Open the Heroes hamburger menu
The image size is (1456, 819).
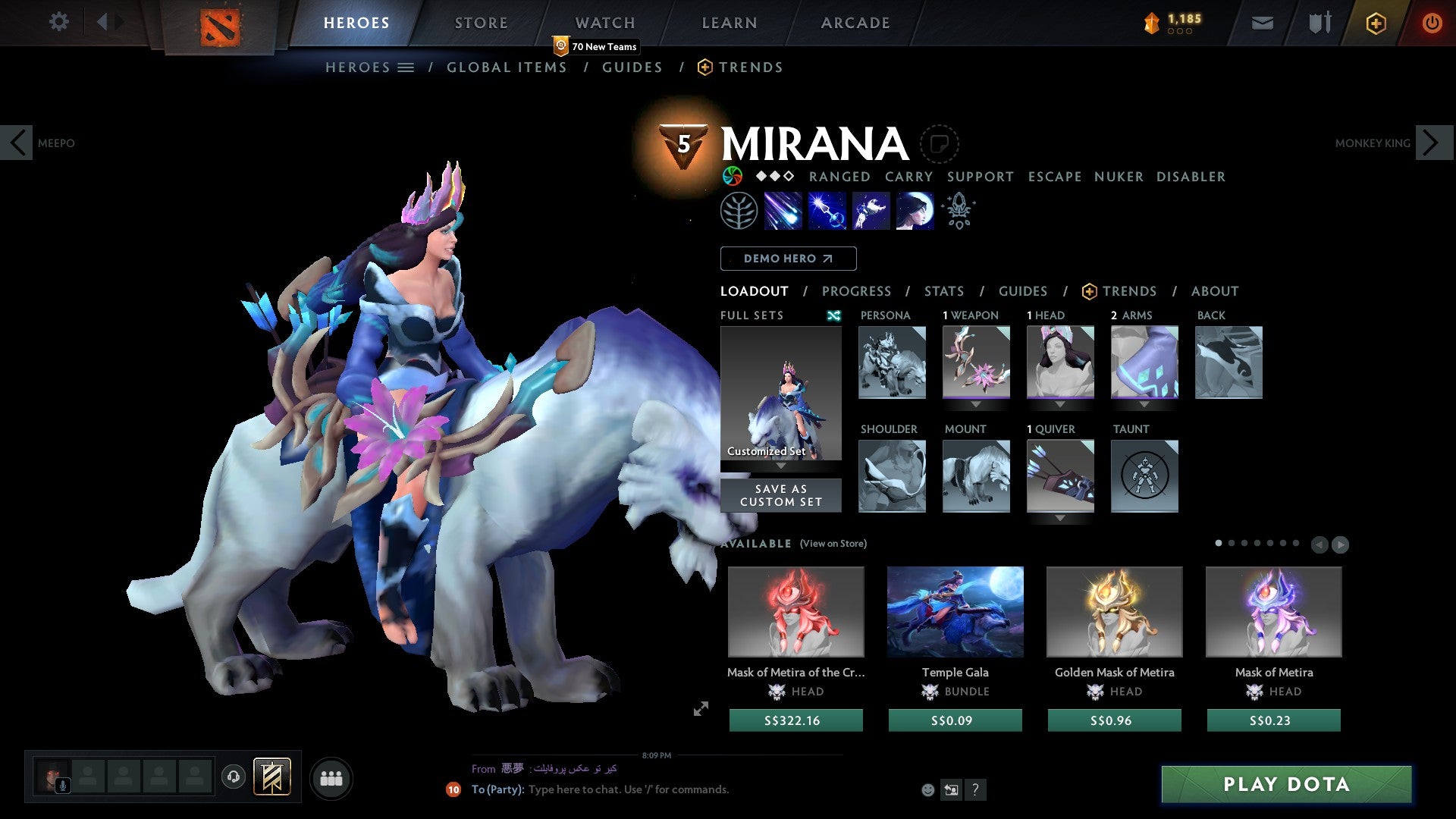(x=406, y=67)
